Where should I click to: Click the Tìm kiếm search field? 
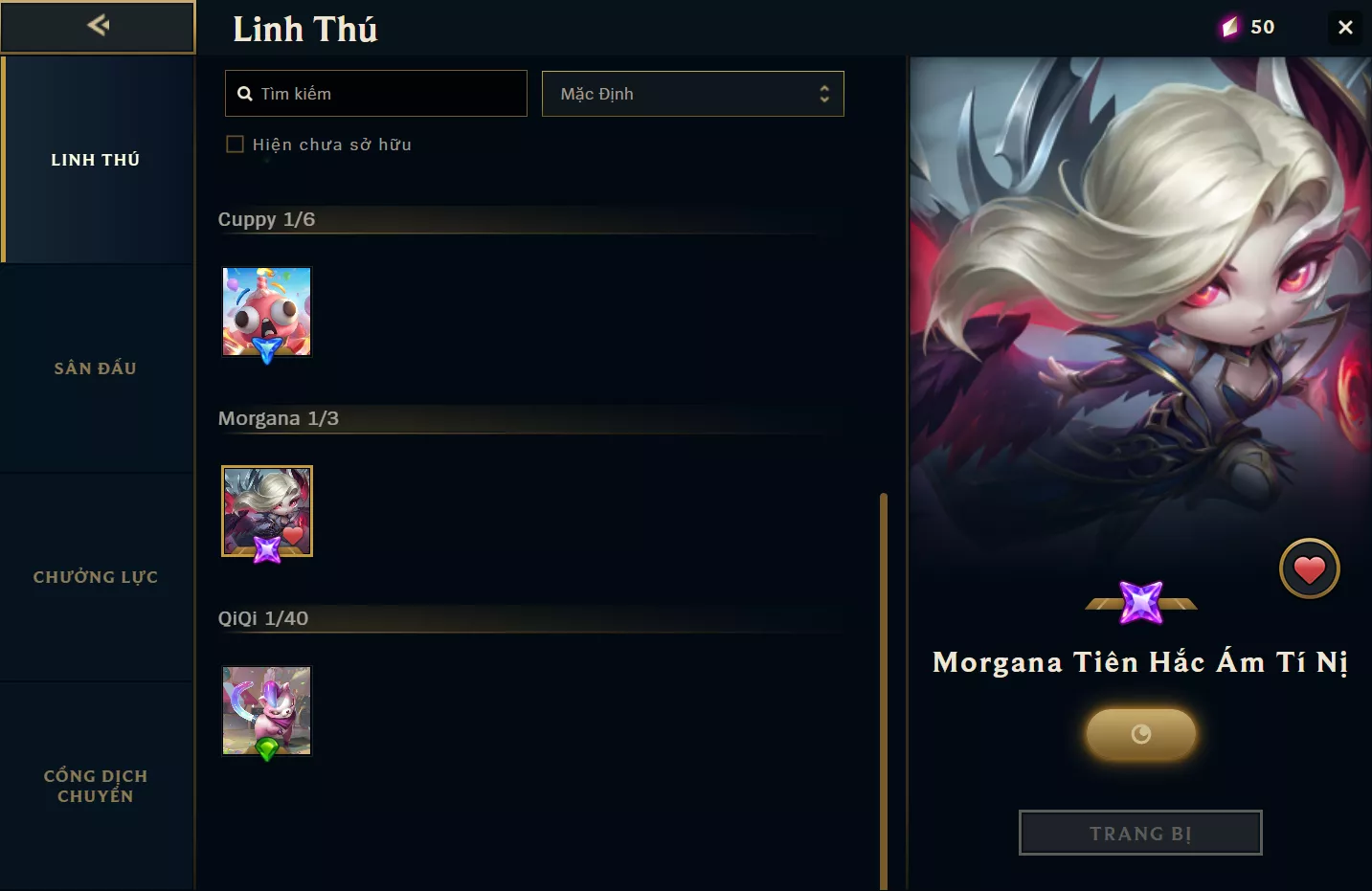(376, 94)
